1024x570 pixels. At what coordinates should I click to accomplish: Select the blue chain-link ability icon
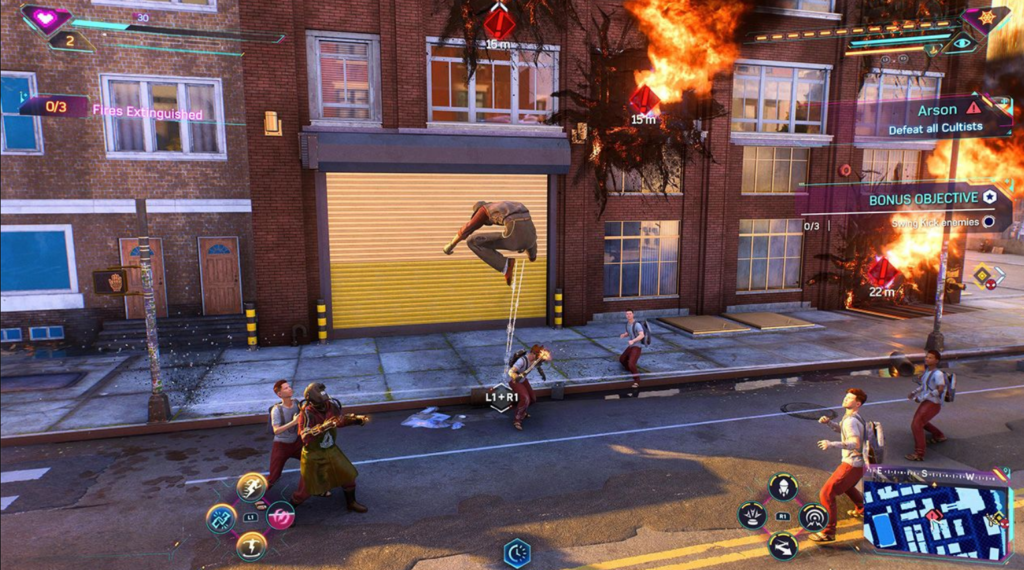click(x=220, y=517)
